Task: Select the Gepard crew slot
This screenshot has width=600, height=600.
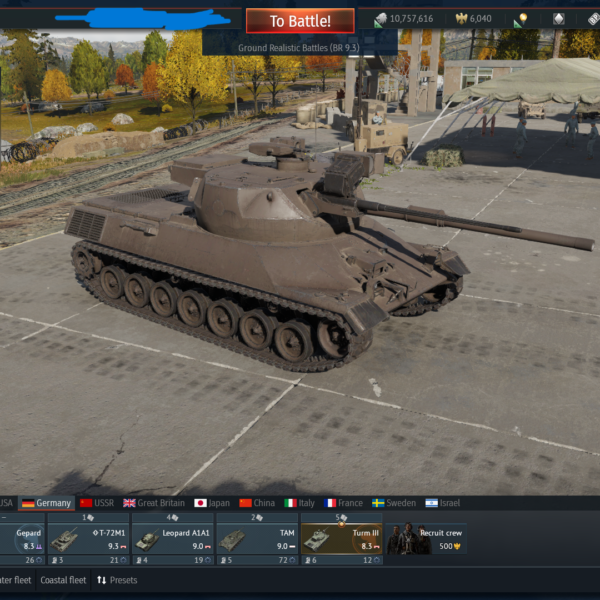Action: pos(20,540)
